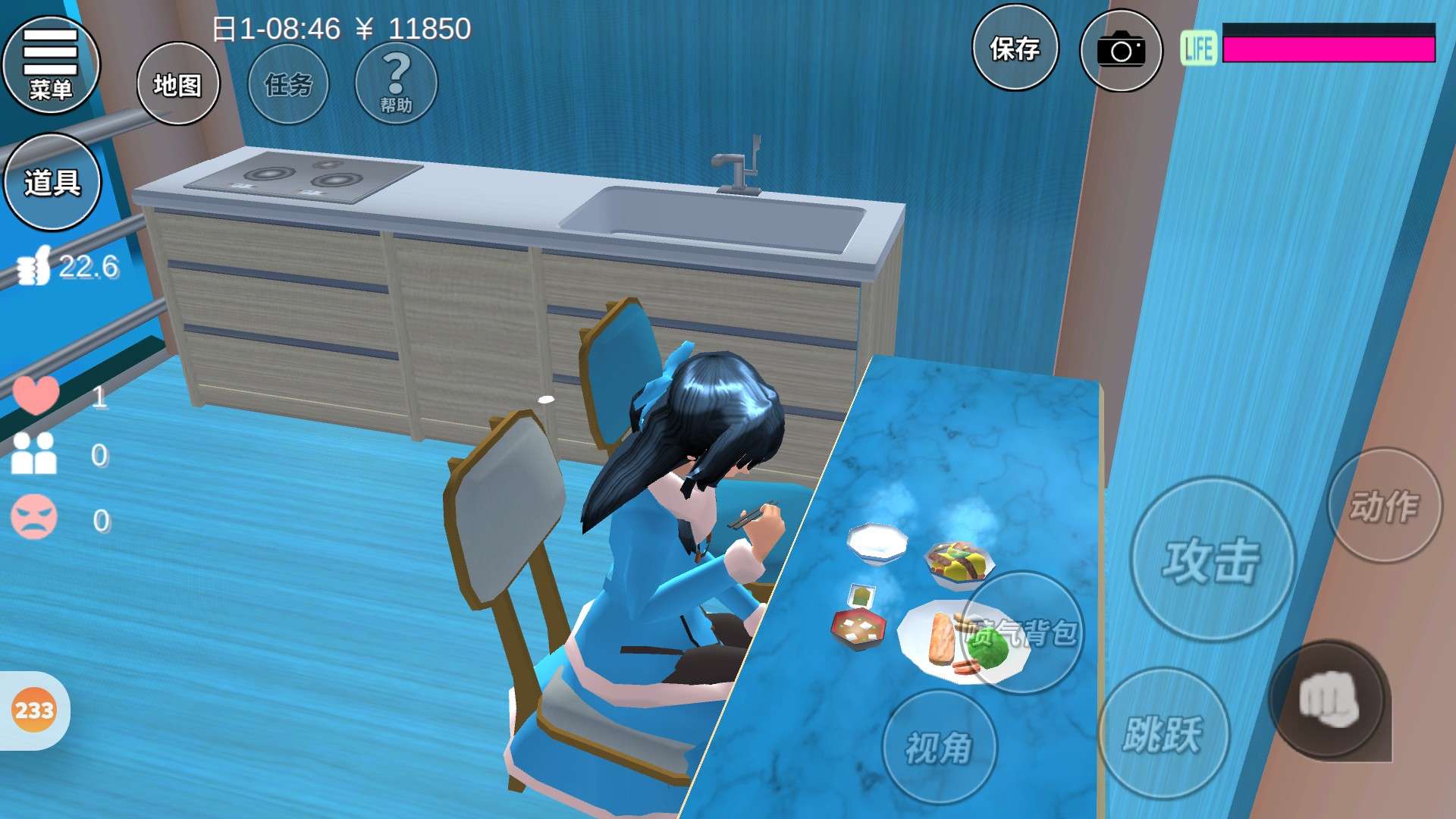The height and width of the screenshot is (819, 1456).
Task: Tap the 攻击 attack button
Action: click(x=1212, y=560)
